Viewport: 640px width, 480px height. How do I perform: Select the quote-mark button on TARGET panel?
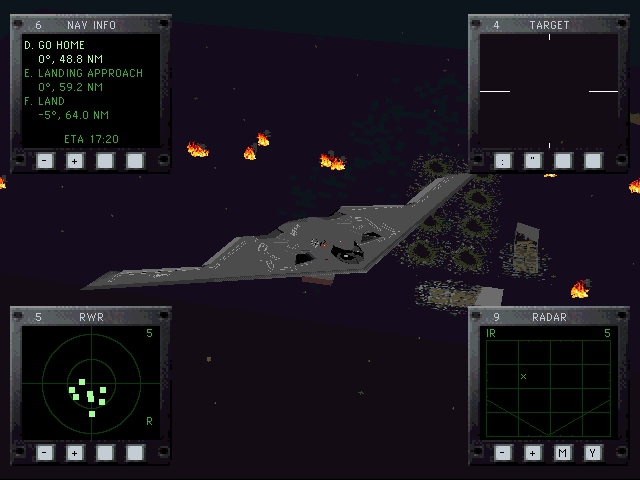pos(533,160)
